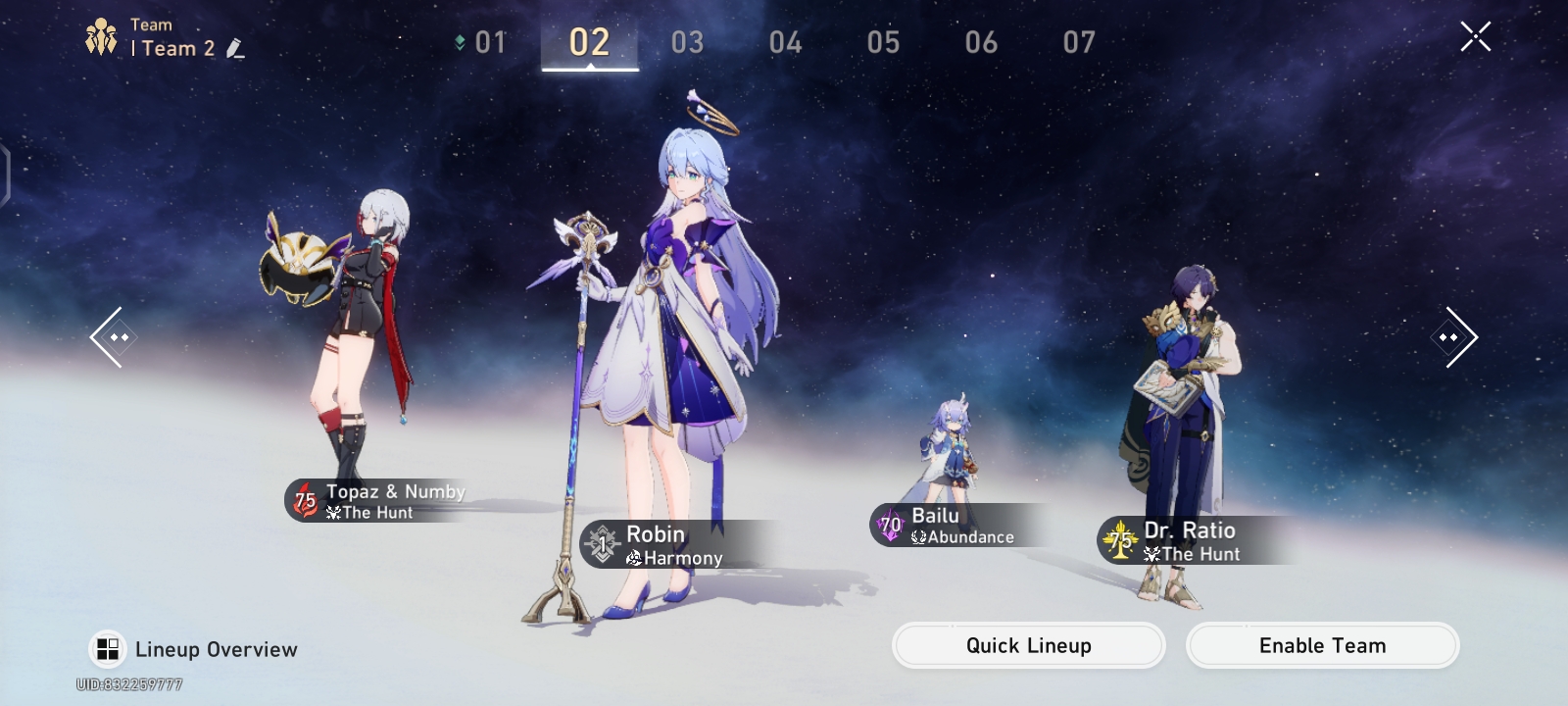Select team tab 07
Screen dimensions: 1568x706
pos(1079,41)
